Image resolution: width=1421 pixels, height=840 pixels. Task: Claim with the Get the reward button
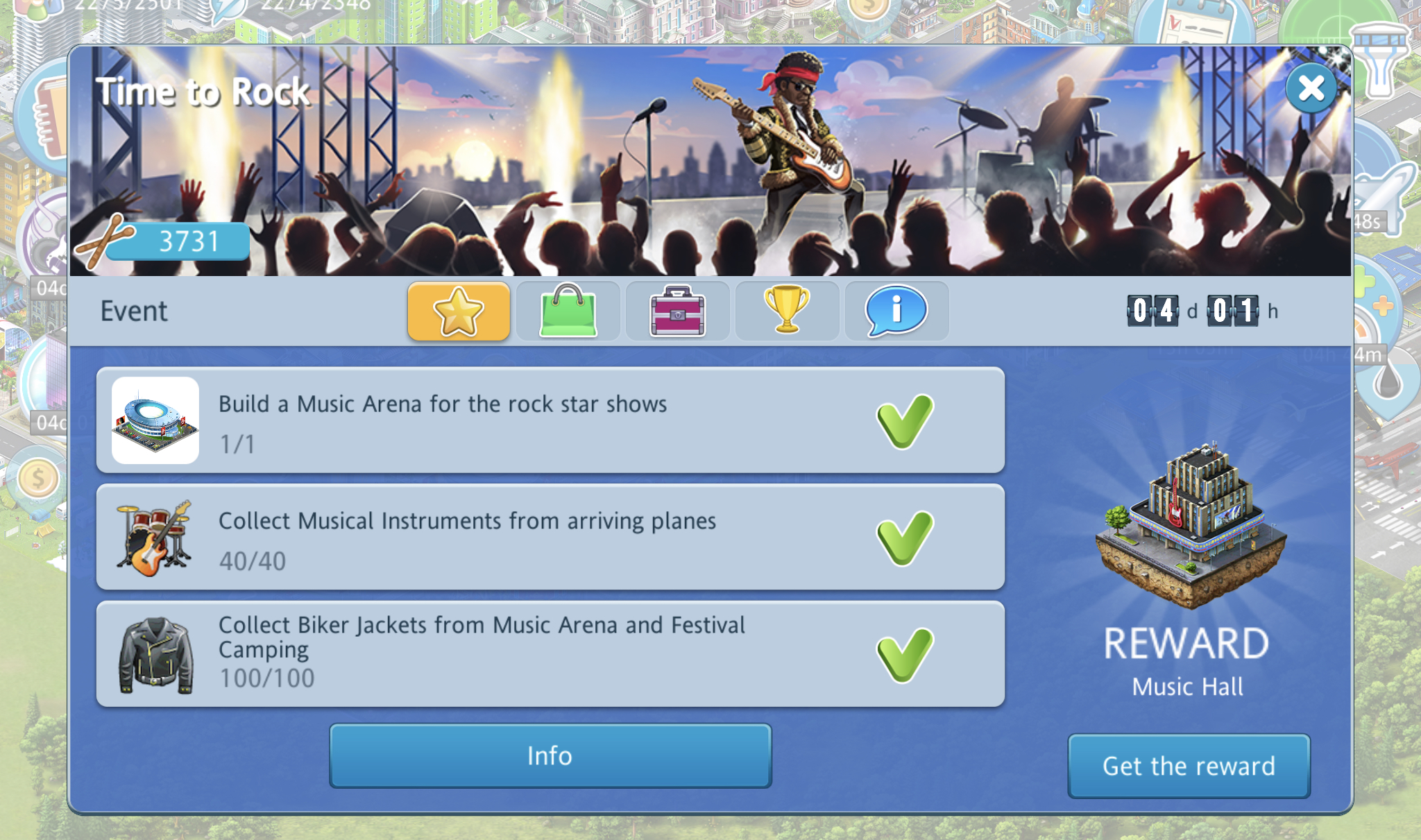[1189, 766]
